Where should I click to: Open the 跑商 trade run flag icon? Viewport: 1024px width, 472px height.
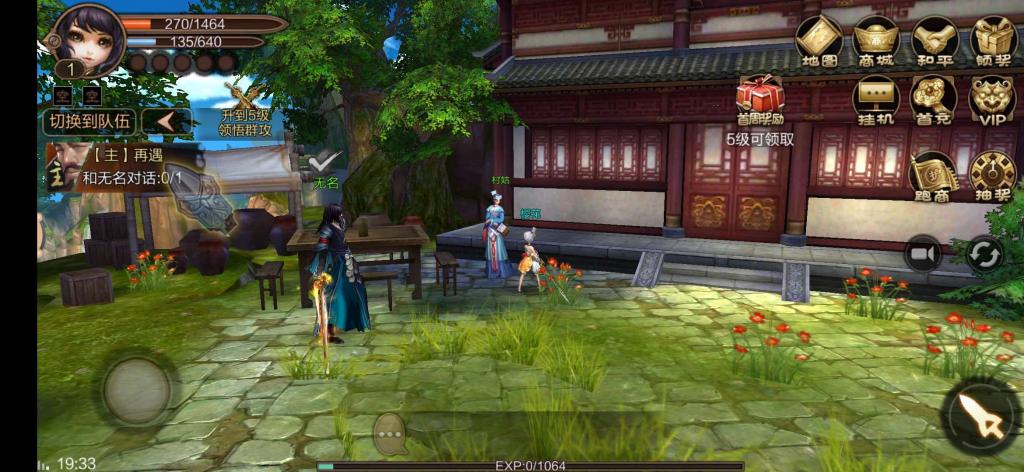(x=933, y=174)
